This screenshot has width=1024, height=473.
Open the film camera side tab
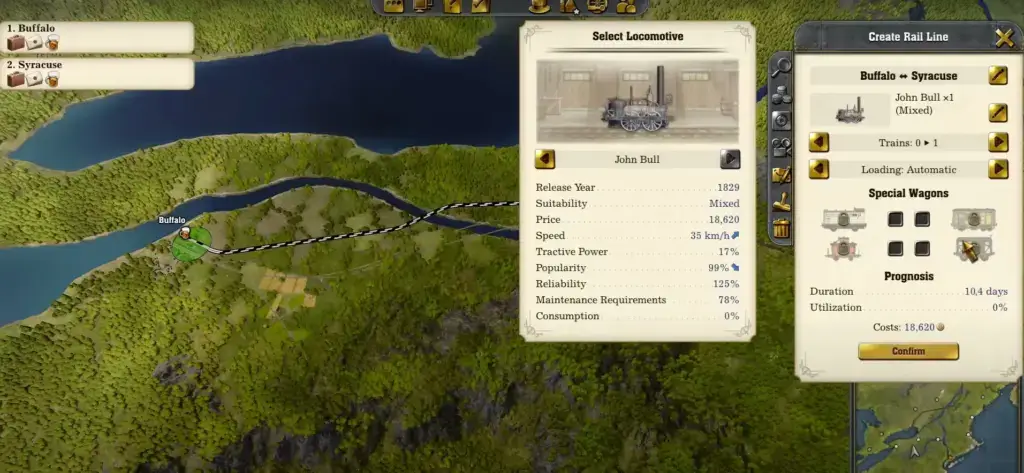(782, 146)
